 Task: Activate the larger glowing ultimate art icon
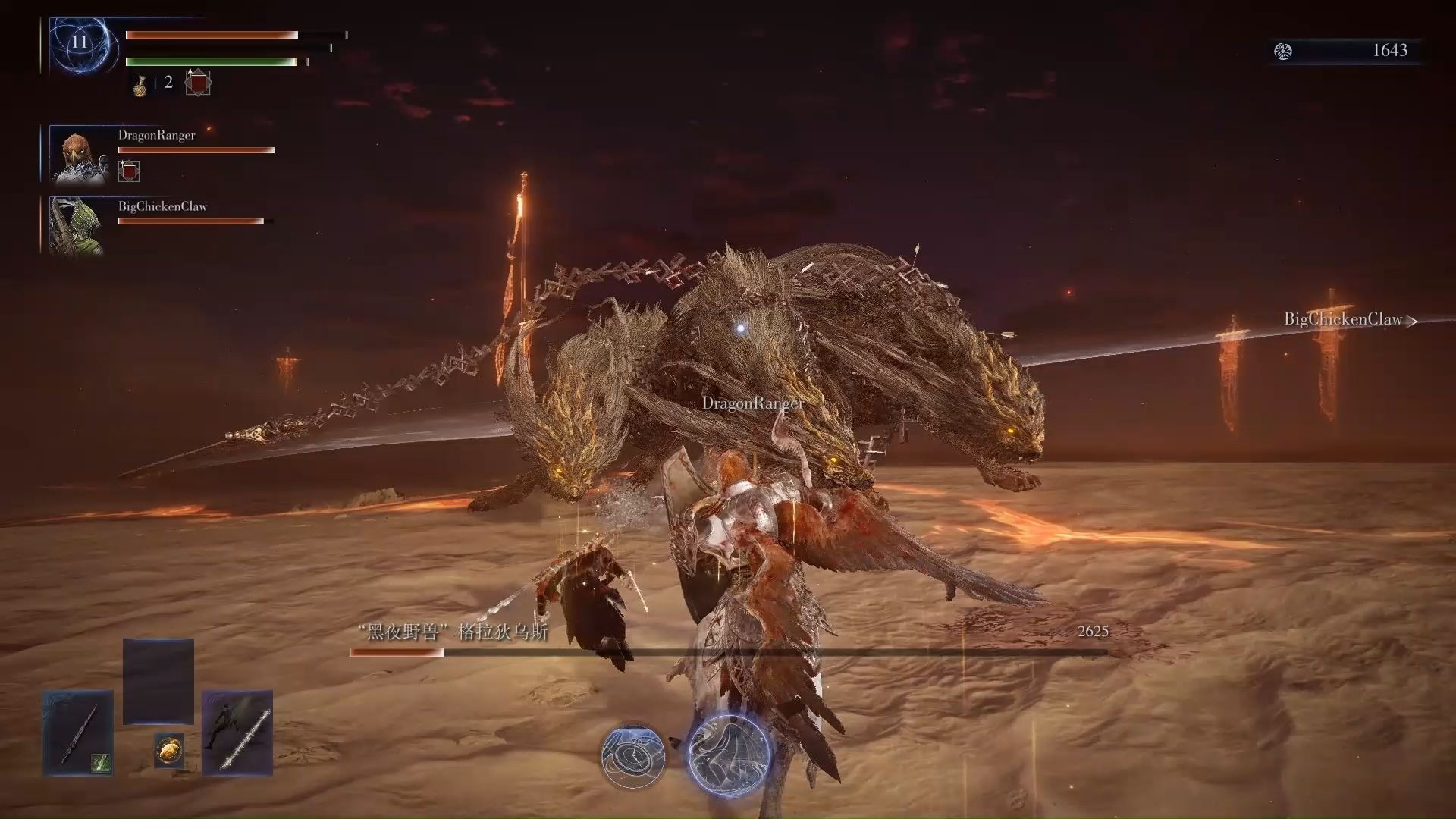(x=728, y=753)
